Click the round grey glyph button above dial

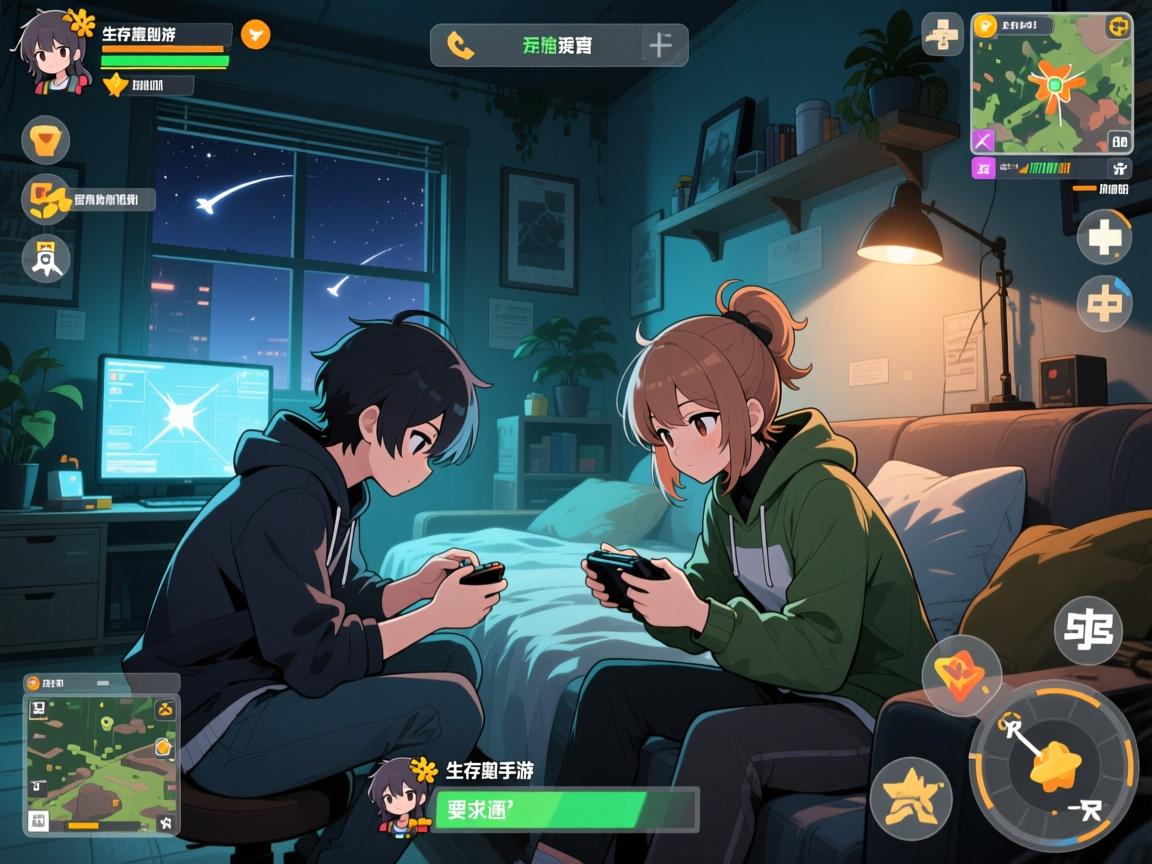(1088, 630)
